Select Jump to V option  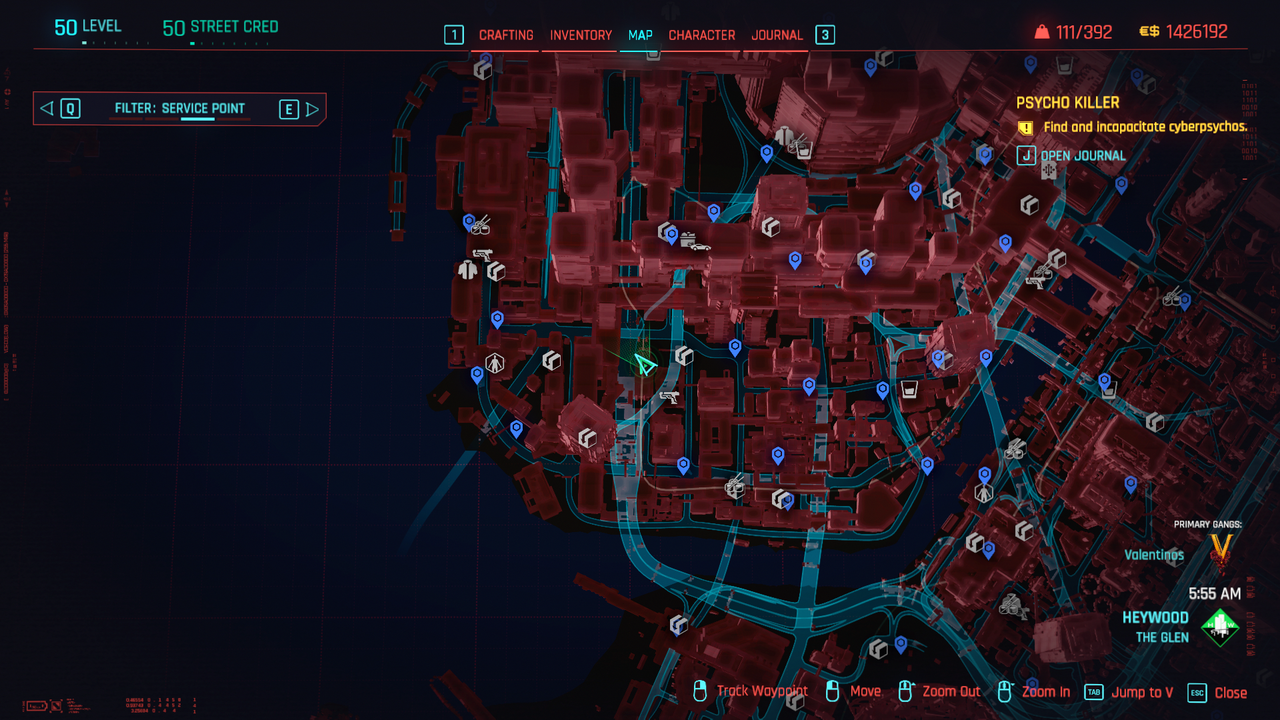[x=1142, y=692]
